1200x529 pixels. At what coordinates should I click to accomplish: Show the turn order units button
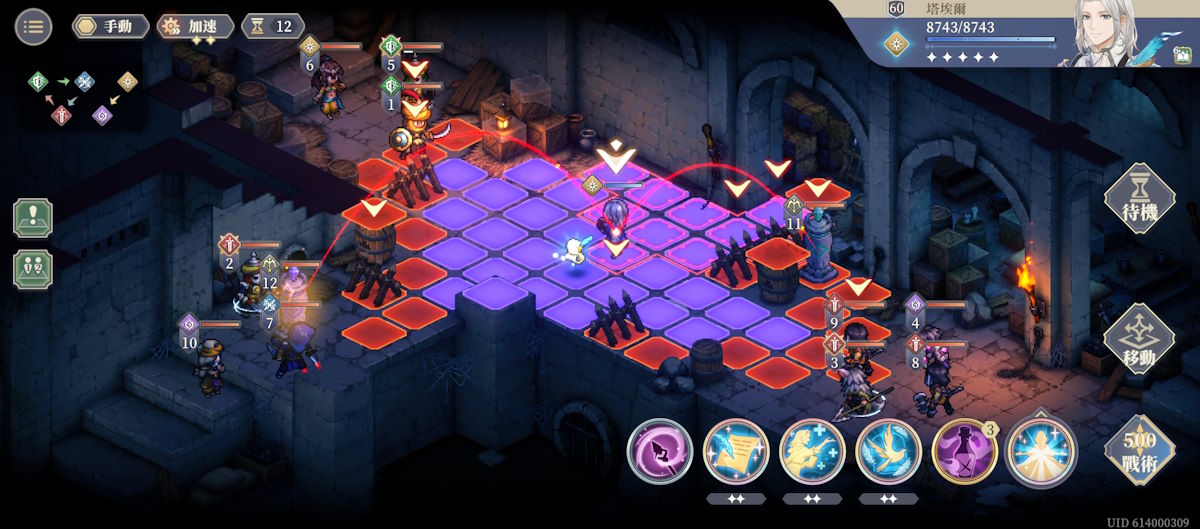tap(33, 269)
